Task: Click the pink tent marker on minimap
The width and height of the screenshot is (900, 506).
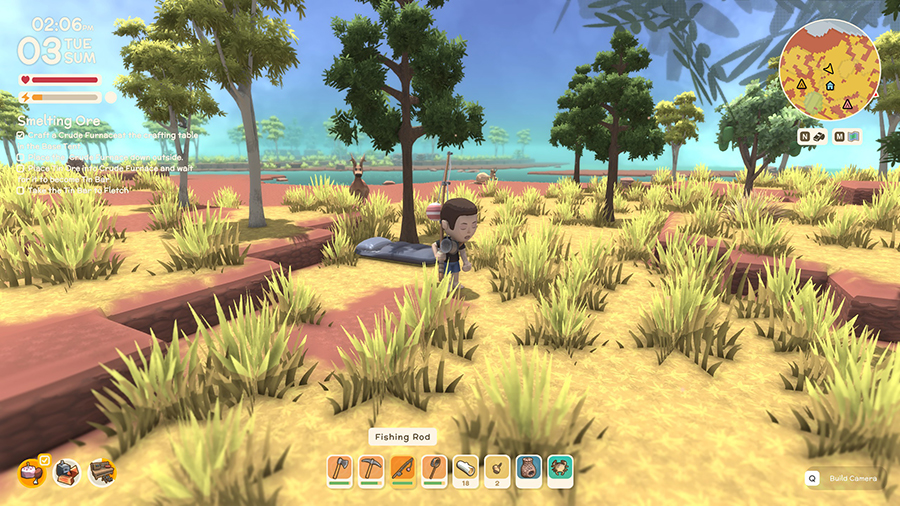Action: [847, 103]
